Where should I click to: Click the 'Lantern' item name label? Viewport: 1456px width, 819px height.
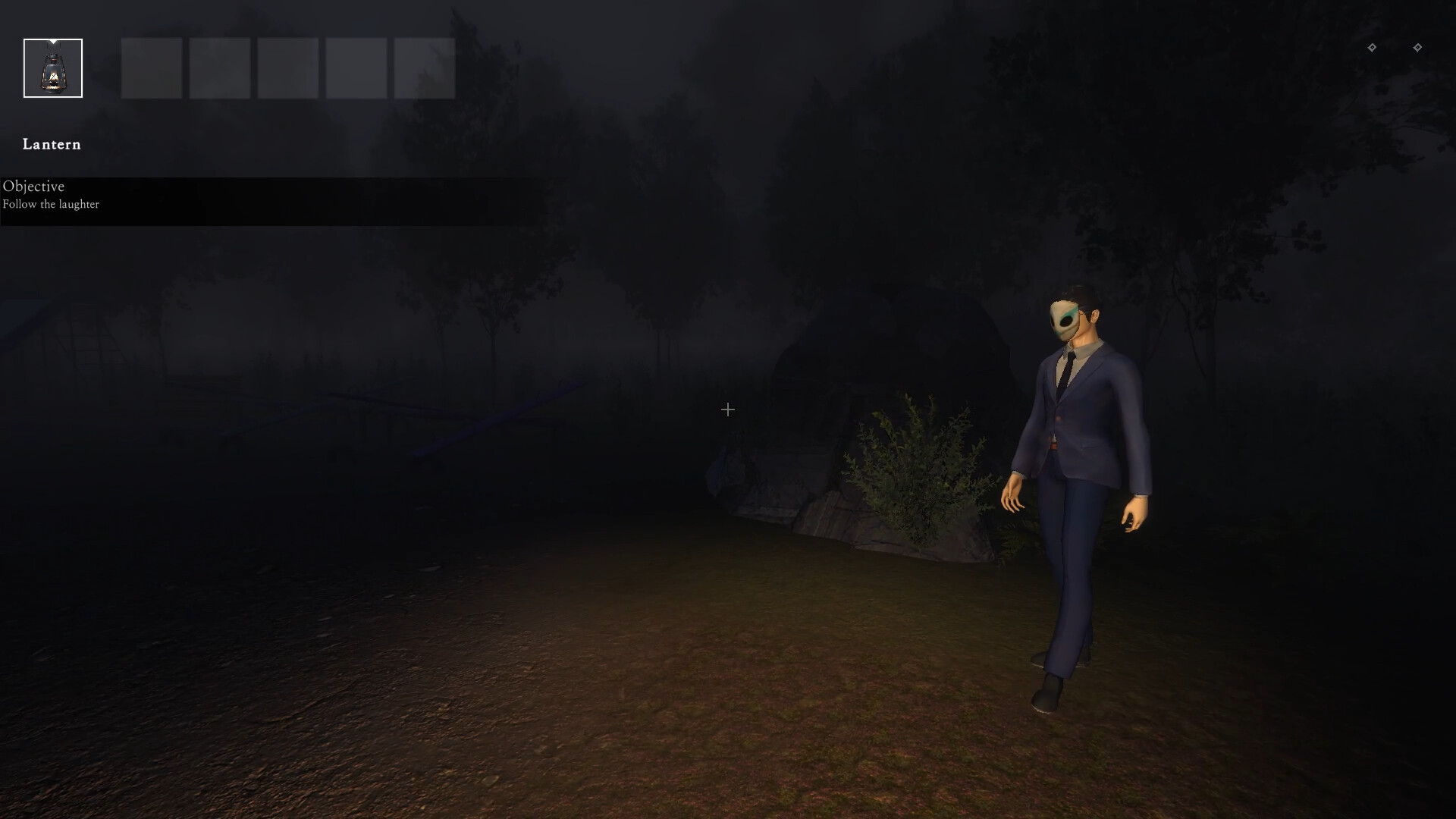(51, 144)
